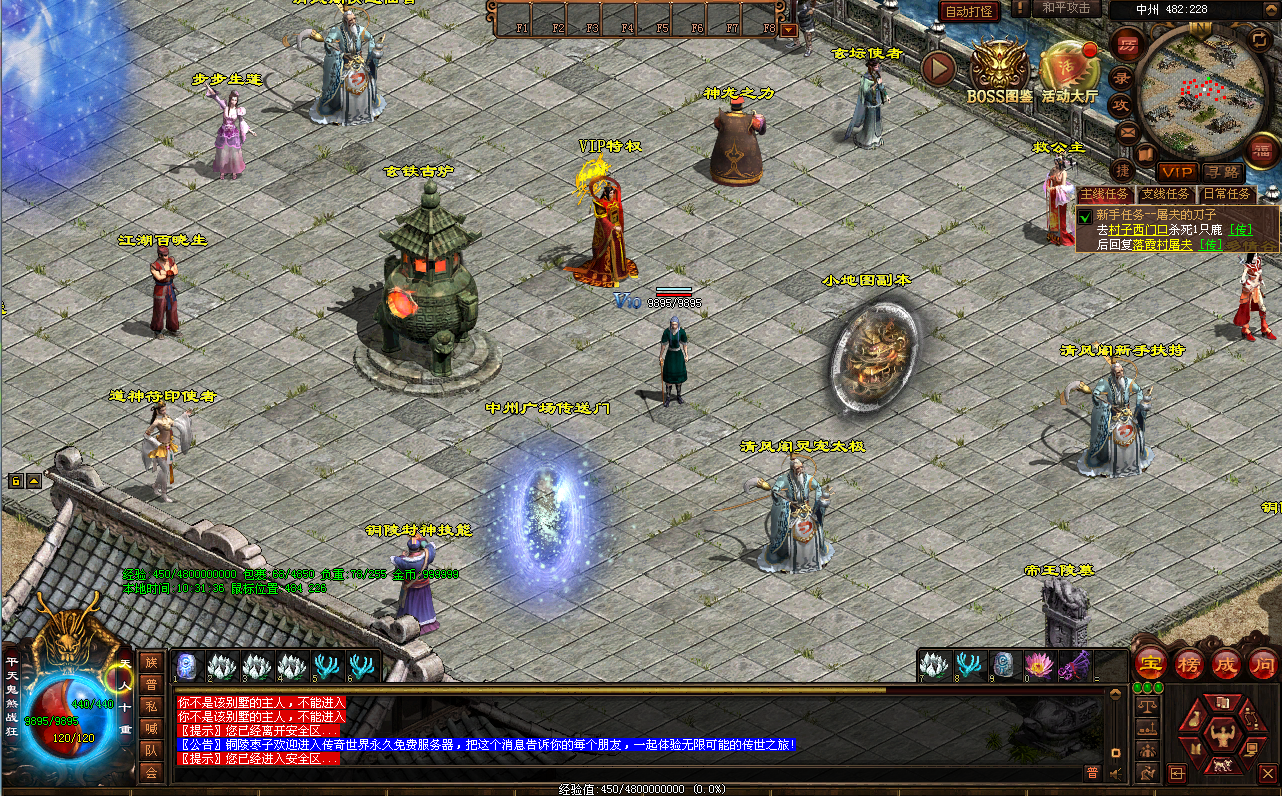Select the 队 team chat channel
This screenshot has height=796, width=1282.
coord(150,750)
